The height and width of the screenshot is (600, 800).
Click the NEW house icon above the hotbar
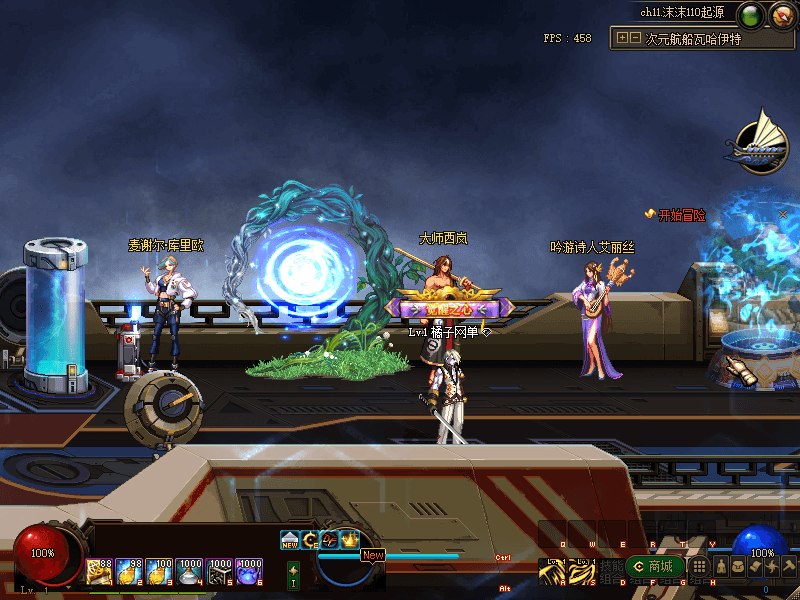(x=290, y=539)
